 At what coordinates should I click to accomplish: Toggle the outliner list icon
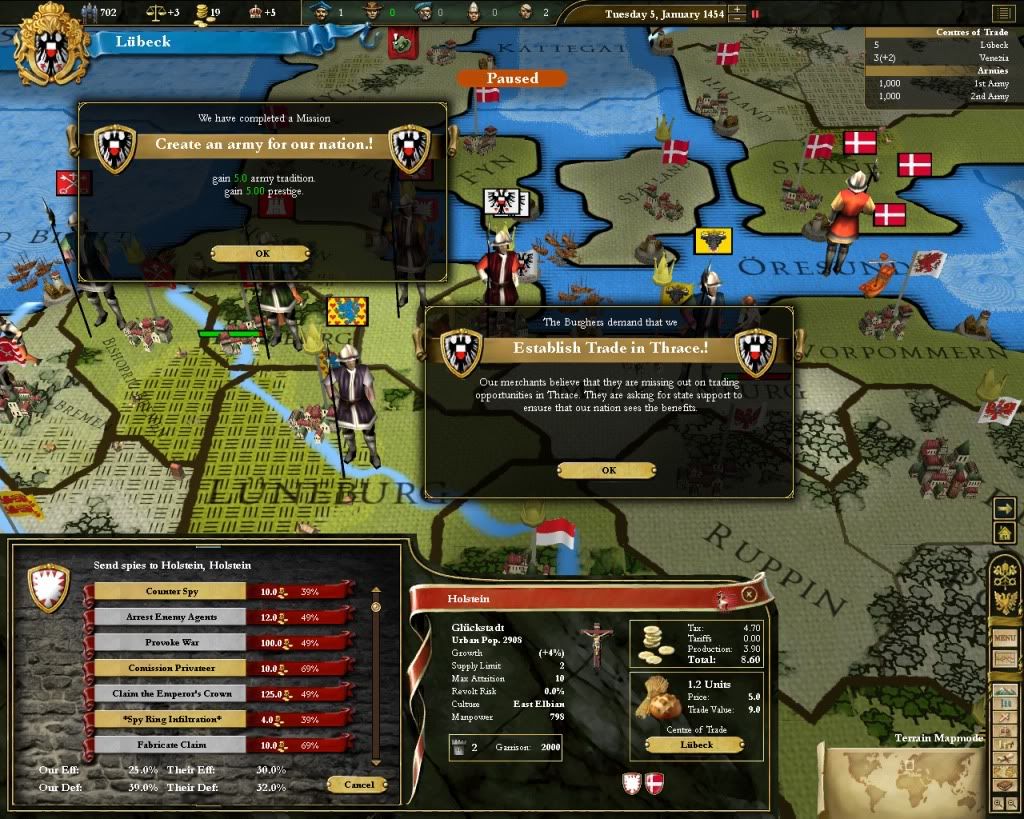pos(1002,13)
